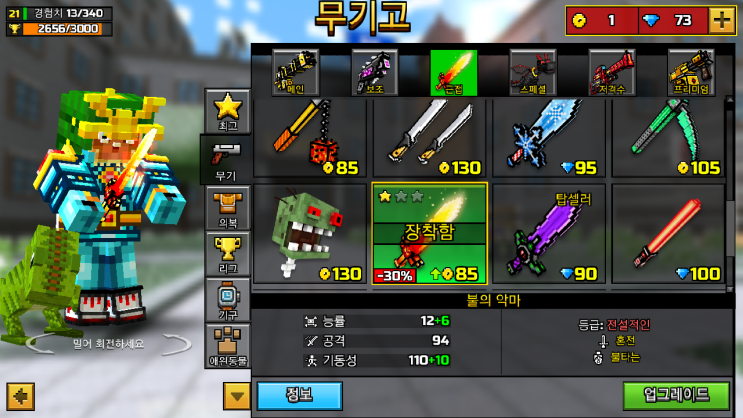
Task: Switch to the 보조 backup weapons tab
Action: coord(374,73)
